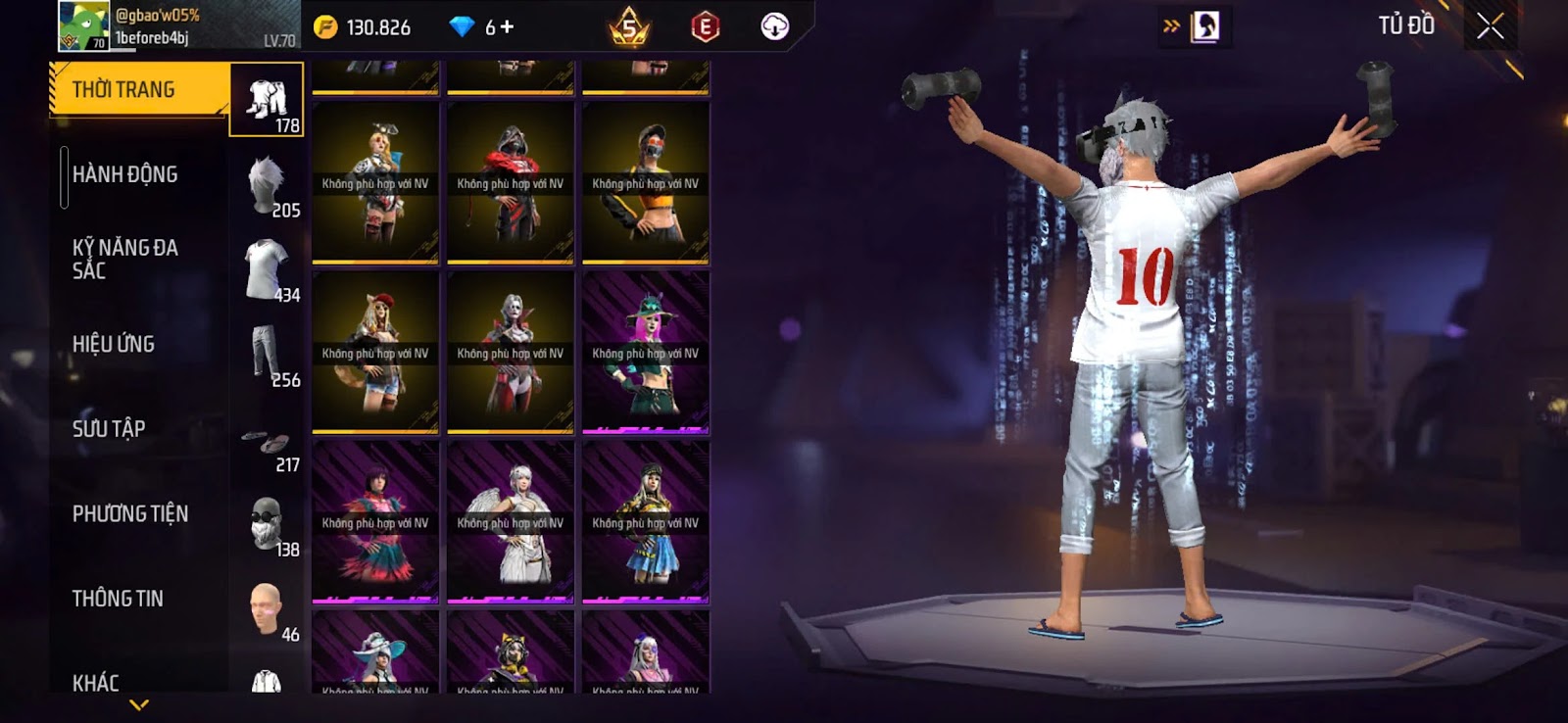Select the outfit set tab with 178 items

coord(267,100)
